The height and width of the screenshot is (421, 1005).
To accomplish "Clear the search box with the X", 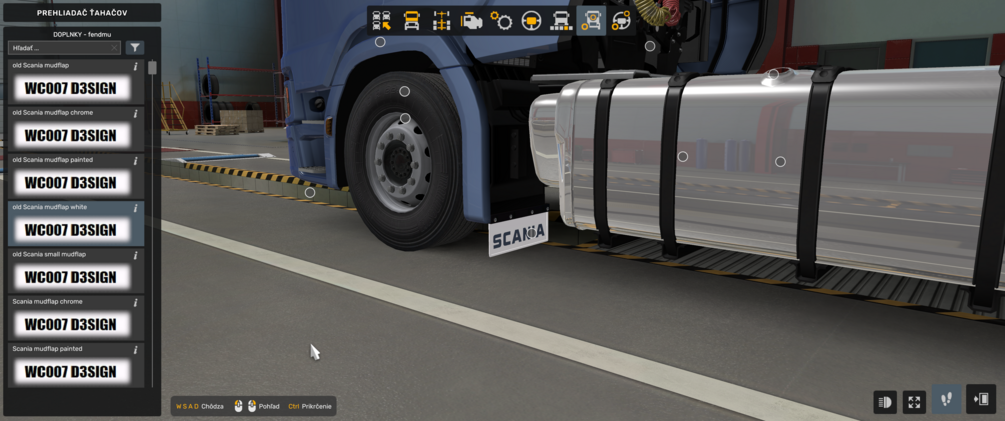I will pyautogui.click(x=115, y=47).
